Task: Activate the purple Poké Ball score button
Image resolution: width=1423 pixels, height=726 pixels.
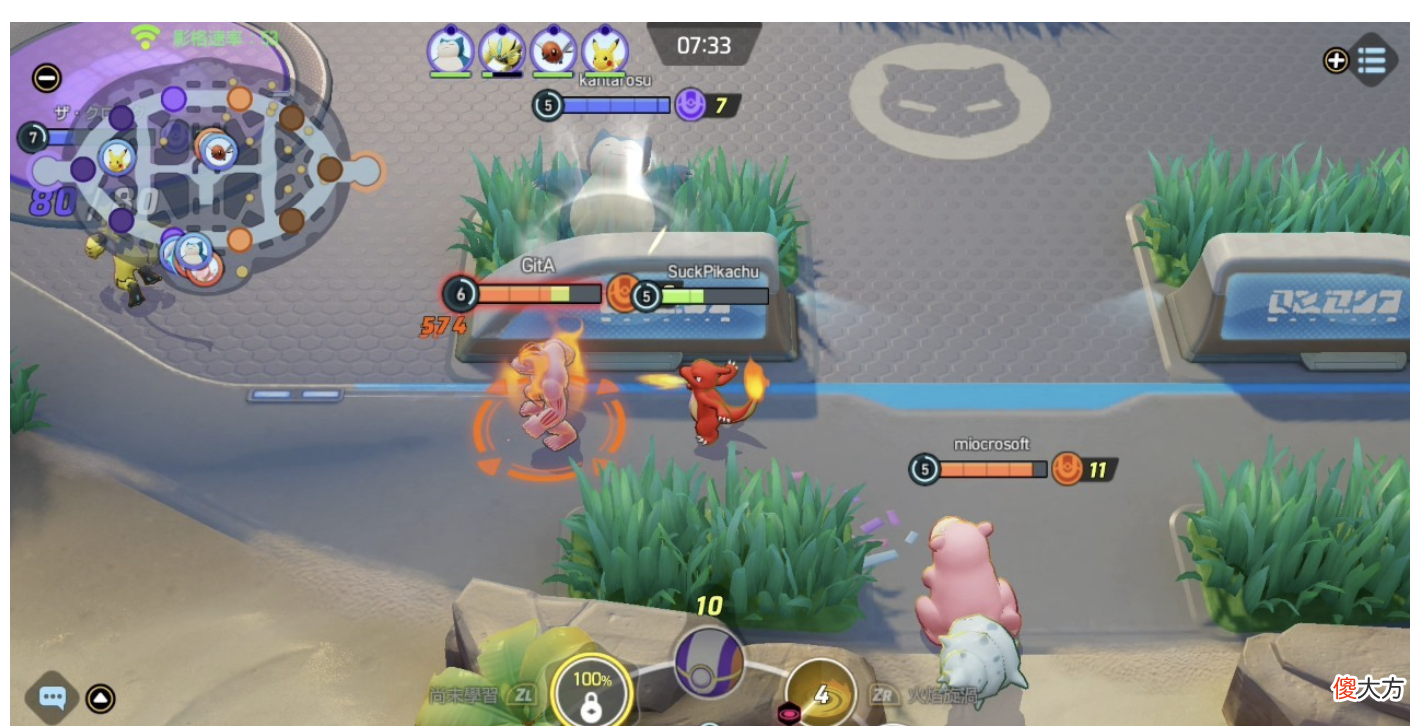Action: point(709,662)
